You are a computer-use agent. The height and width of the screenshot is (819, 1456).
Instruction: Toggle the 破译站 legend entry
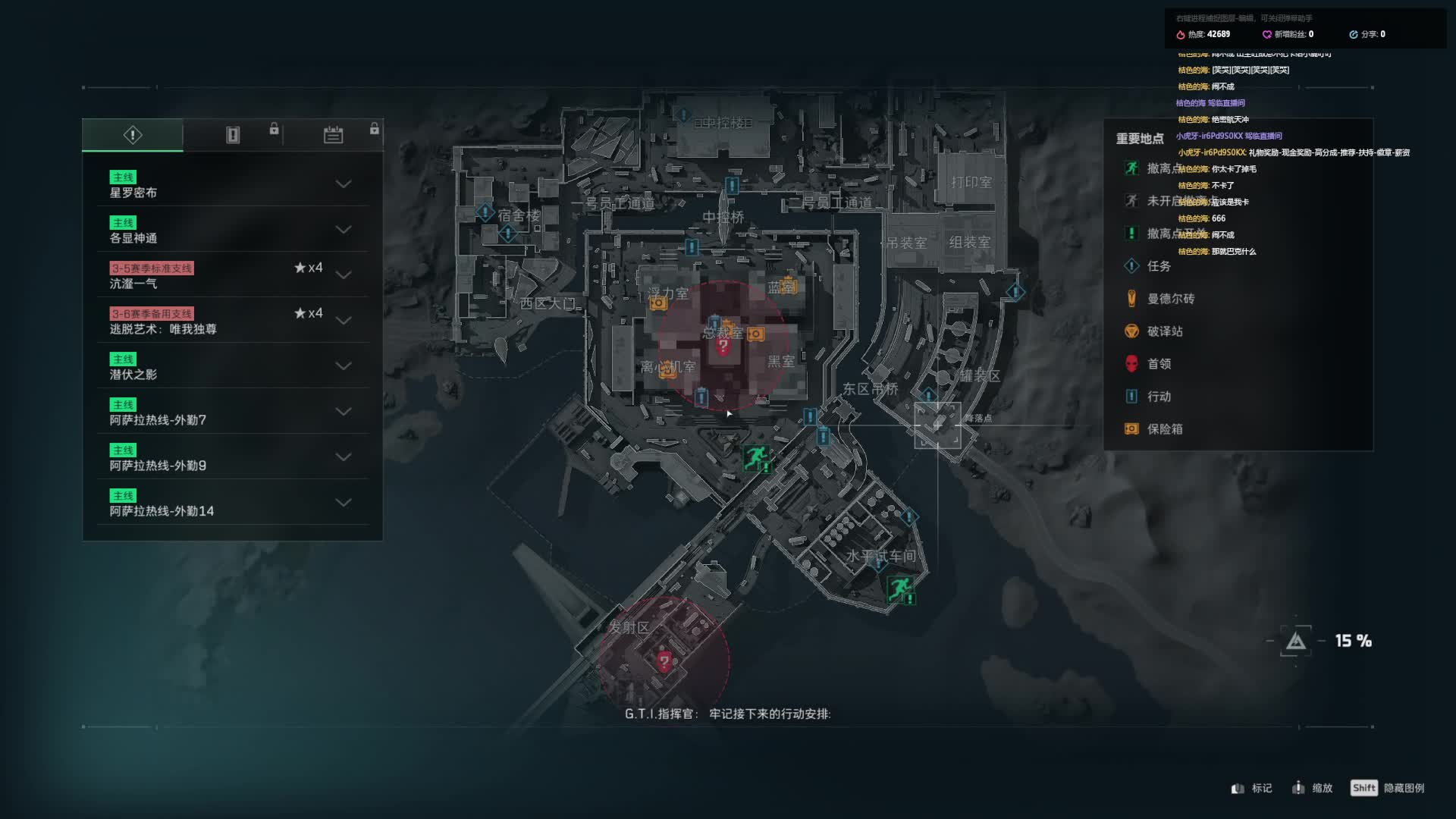(1164, 331)
